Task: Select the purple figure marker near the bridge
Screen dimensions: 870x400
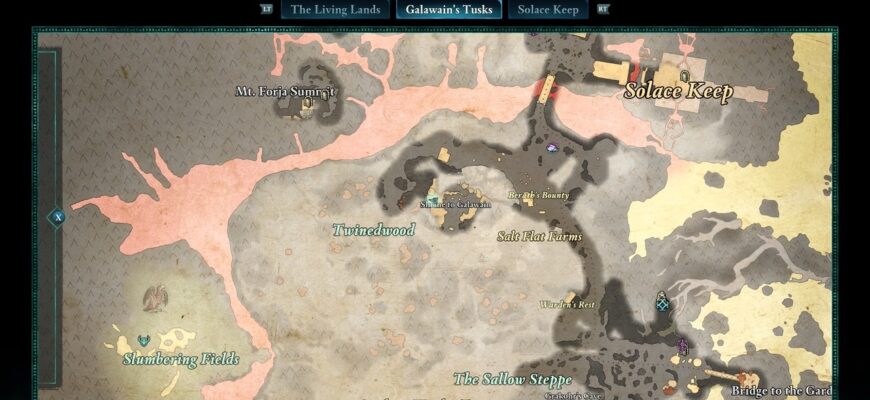Action: coord(684,346)
